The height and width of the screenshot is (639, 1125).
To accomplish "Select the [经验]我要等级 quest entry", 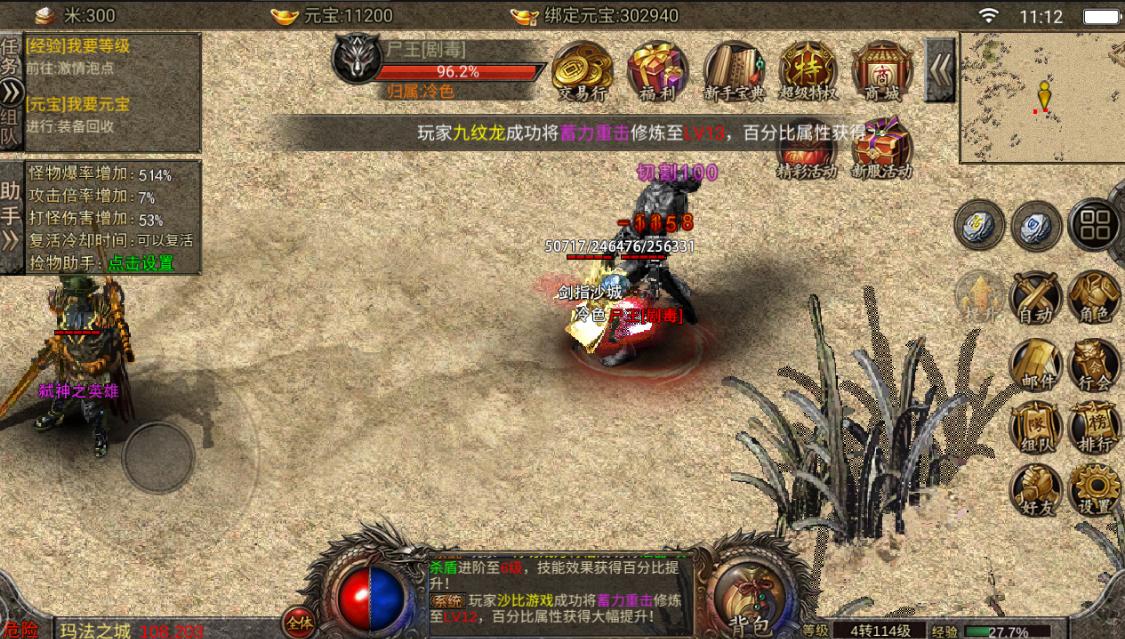I will point(80,46).
